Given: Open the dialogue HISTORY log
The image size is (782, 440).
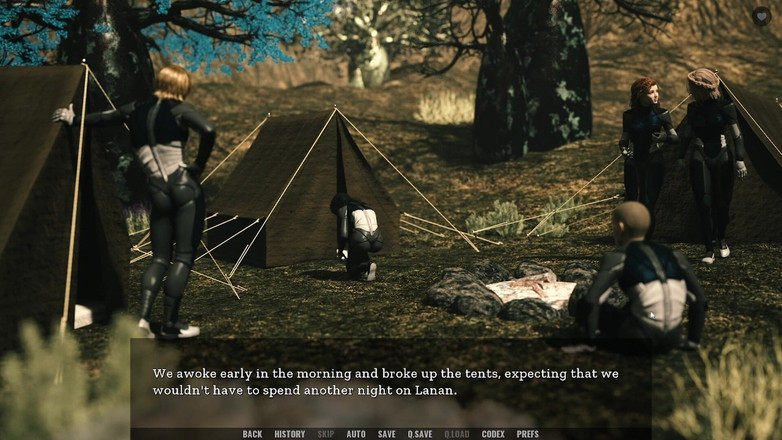Looking at the screenshot, I should (289, 434).
